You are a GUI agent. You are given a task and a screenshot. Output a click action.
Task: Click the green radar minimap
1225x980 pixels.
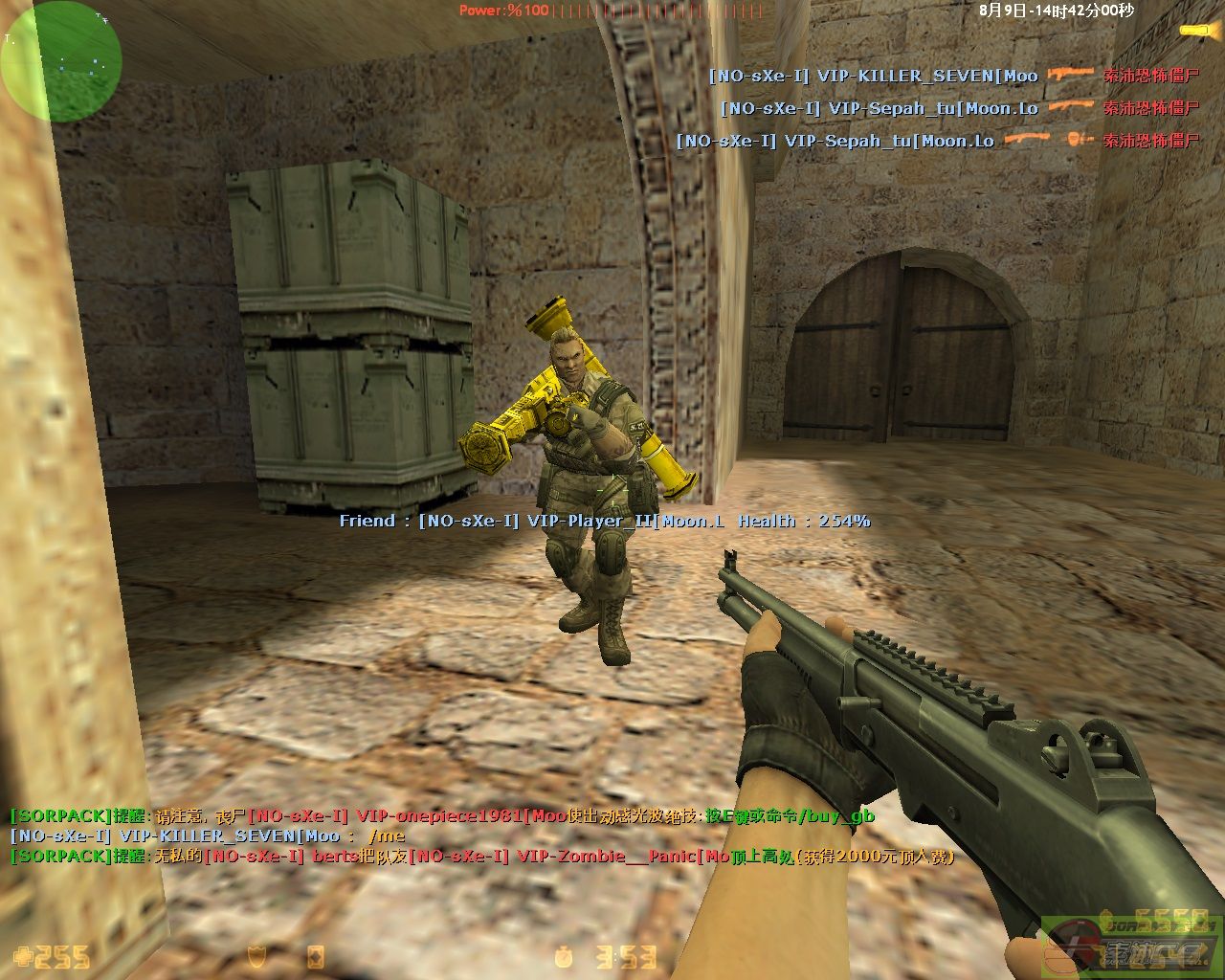tap(60, 59)
